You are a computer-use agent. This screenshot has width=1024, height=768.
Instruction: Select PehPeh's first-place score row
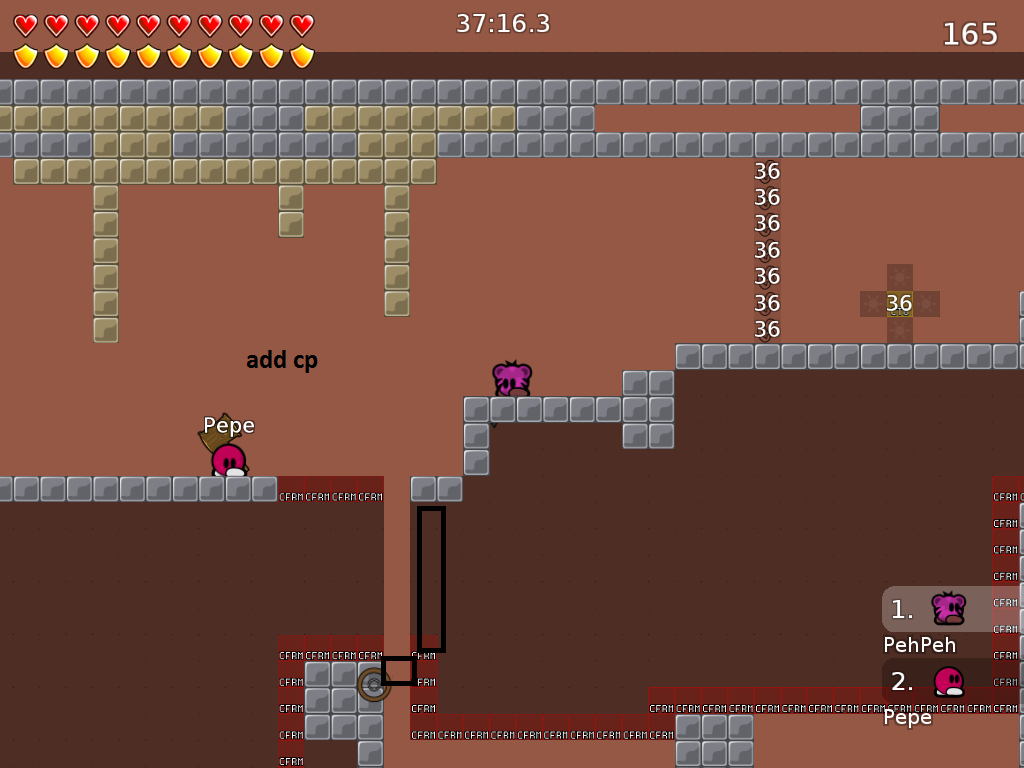(950, 609)
